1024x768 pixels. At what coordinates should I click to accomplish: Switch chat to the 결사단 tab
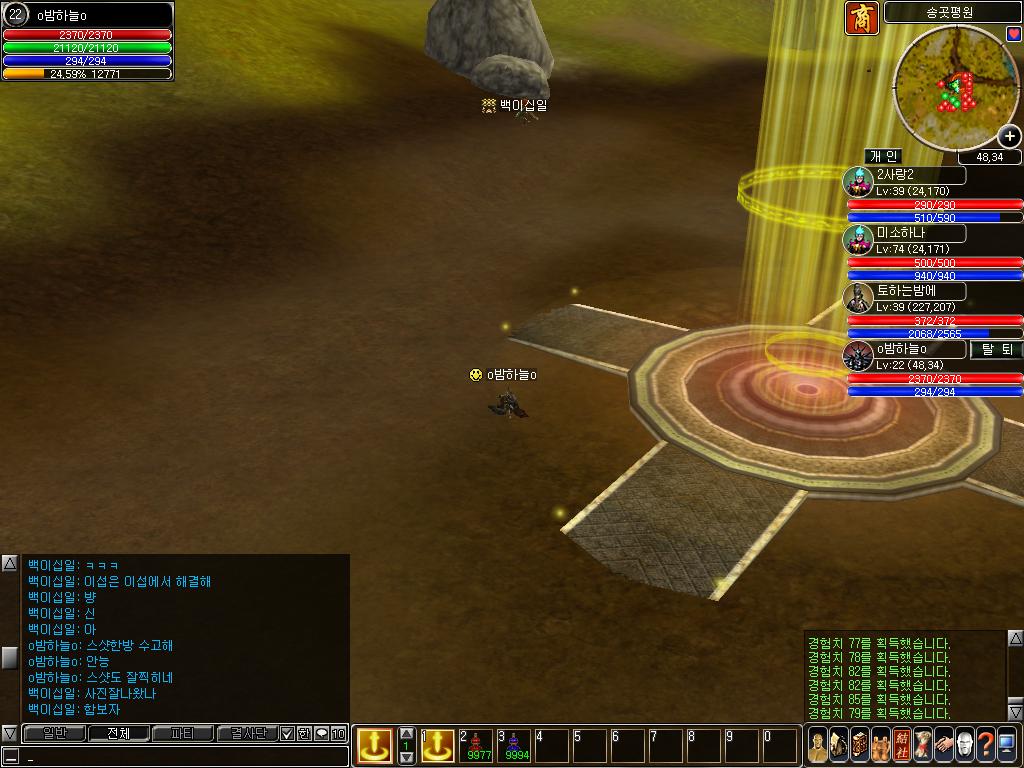246,733
